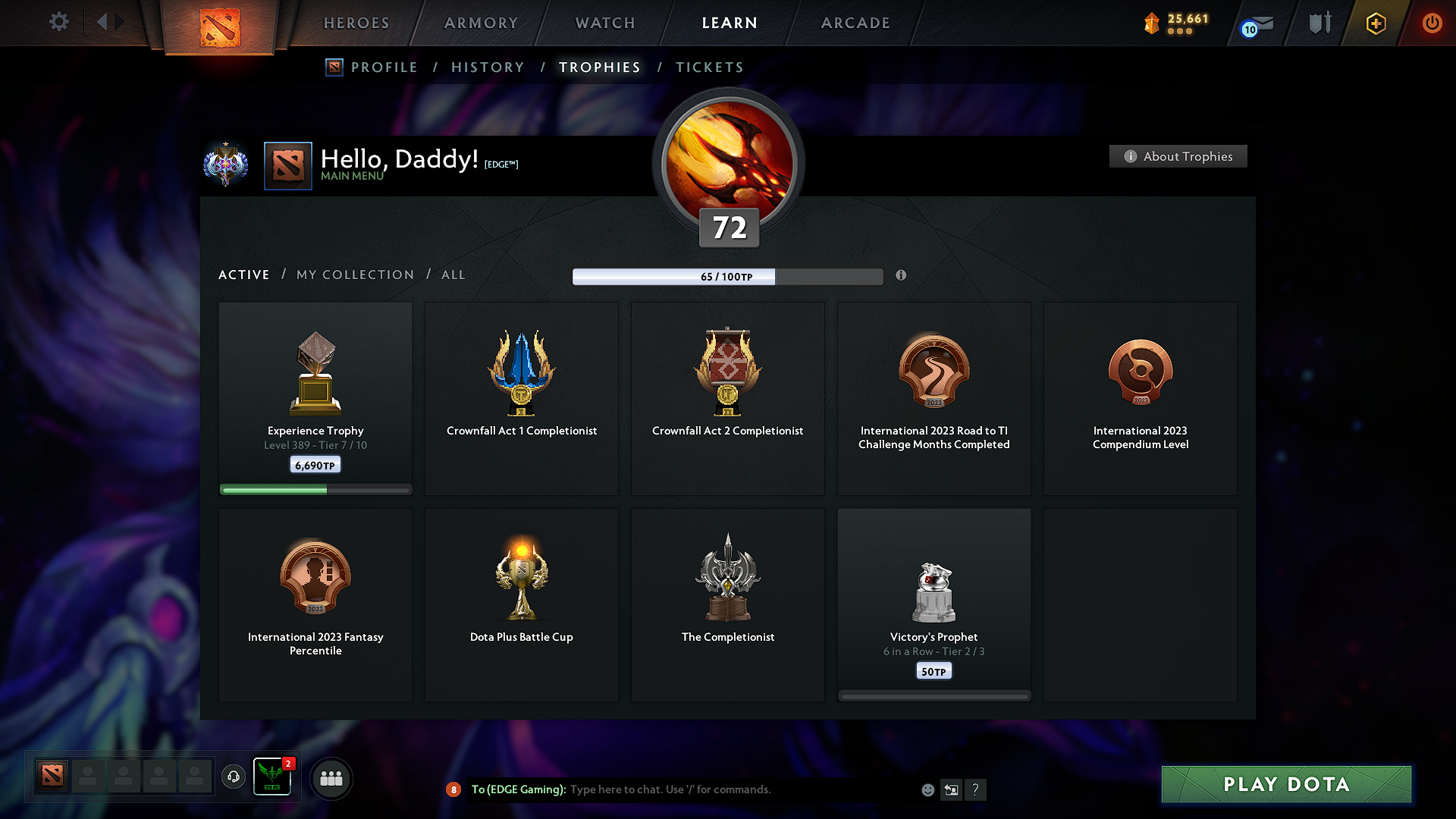Click the power button to exit
Viewport: 1456px width, 819px height.
(x=1432, y=23)
